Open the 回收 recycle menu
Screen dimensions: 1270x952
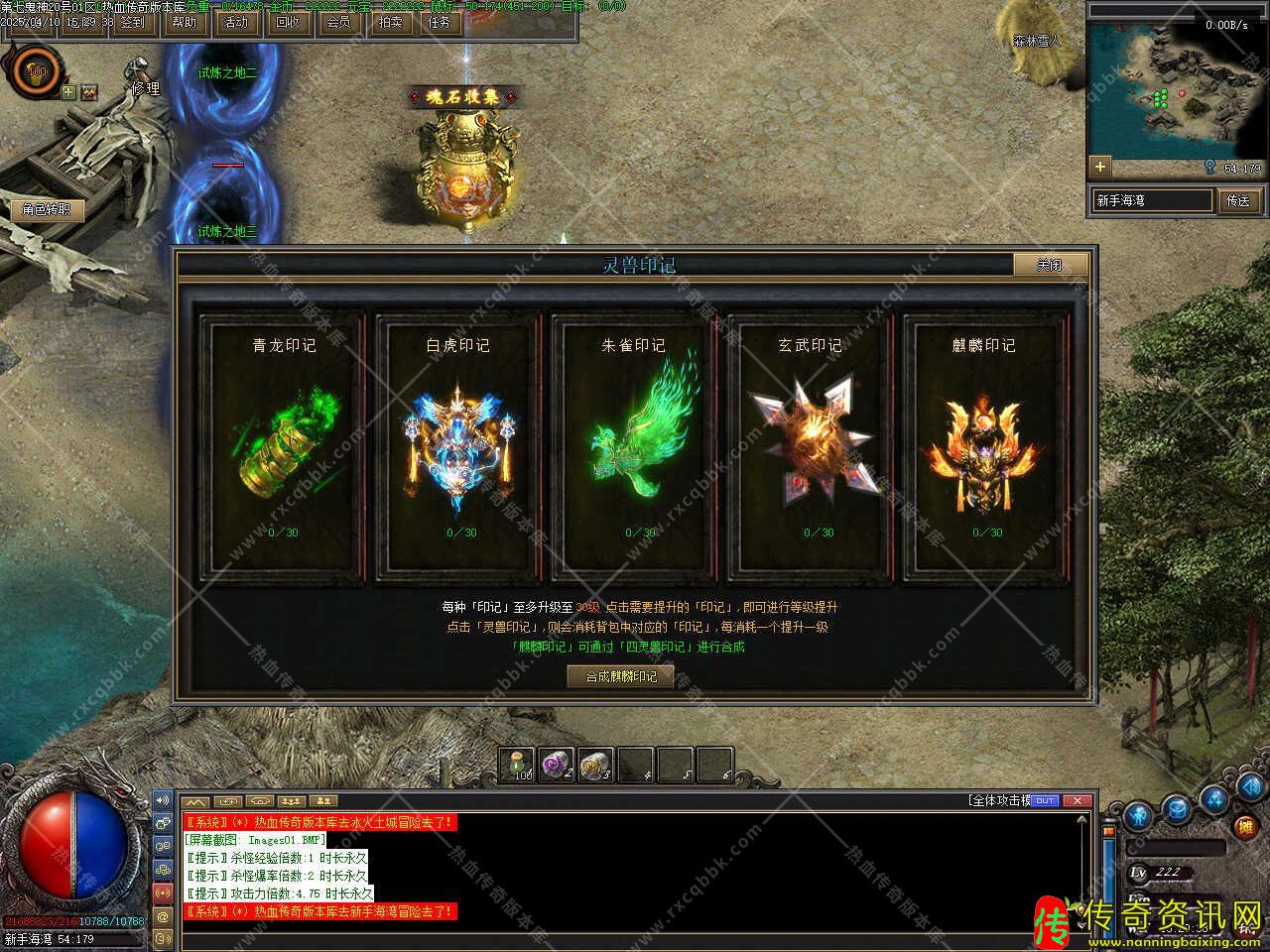287,22
